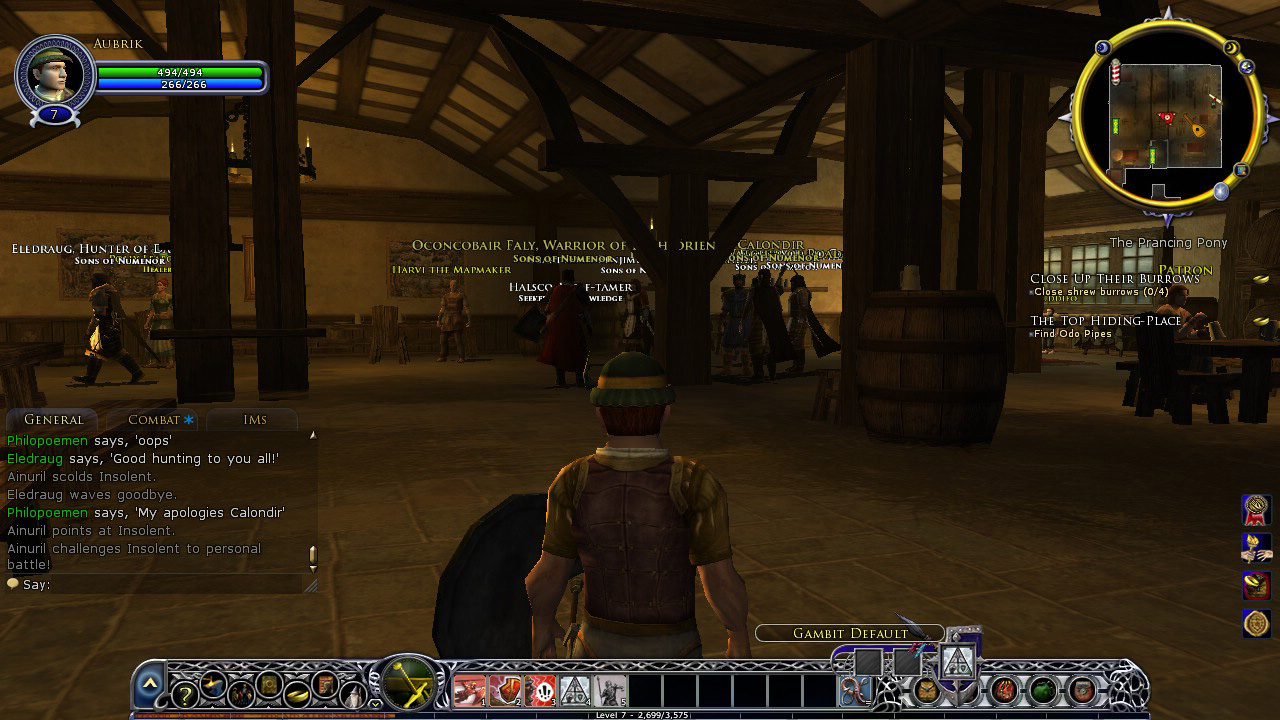
Task: Open the IMs chat tab
Action: point(255,420)
